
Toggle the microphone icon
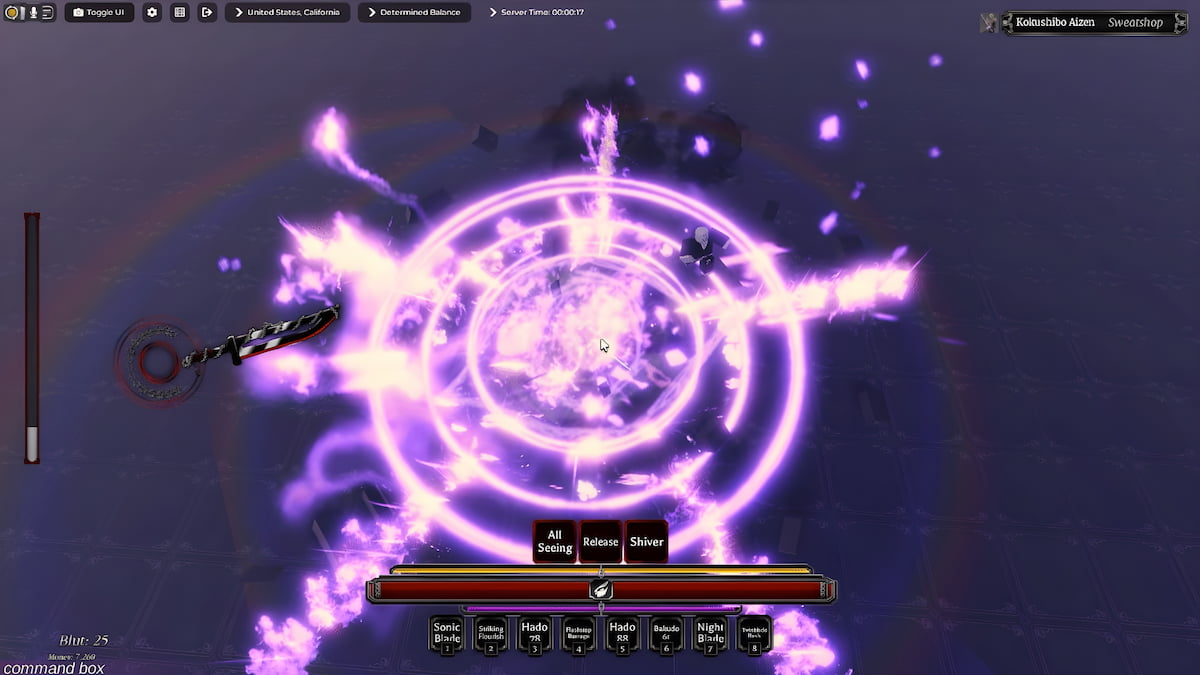pyautogui.click(x=33, y=13)
